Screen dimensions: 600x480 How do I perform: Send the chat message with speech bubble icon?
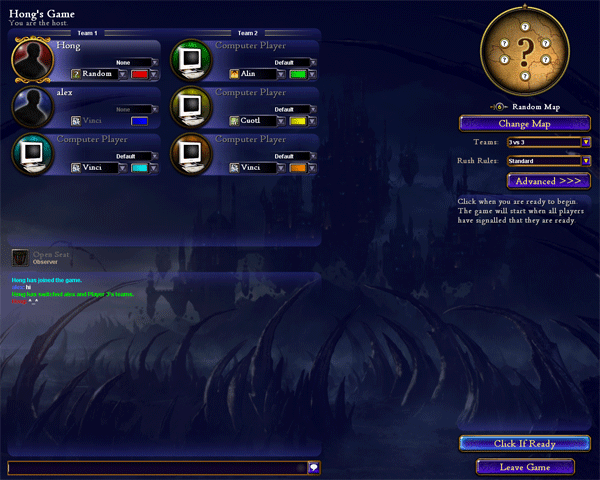click(x=313, y=467)
